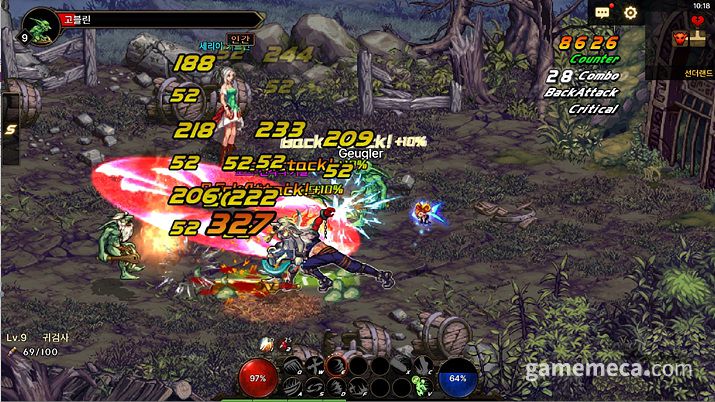Use the red potion quick slot

pos(283,346)
